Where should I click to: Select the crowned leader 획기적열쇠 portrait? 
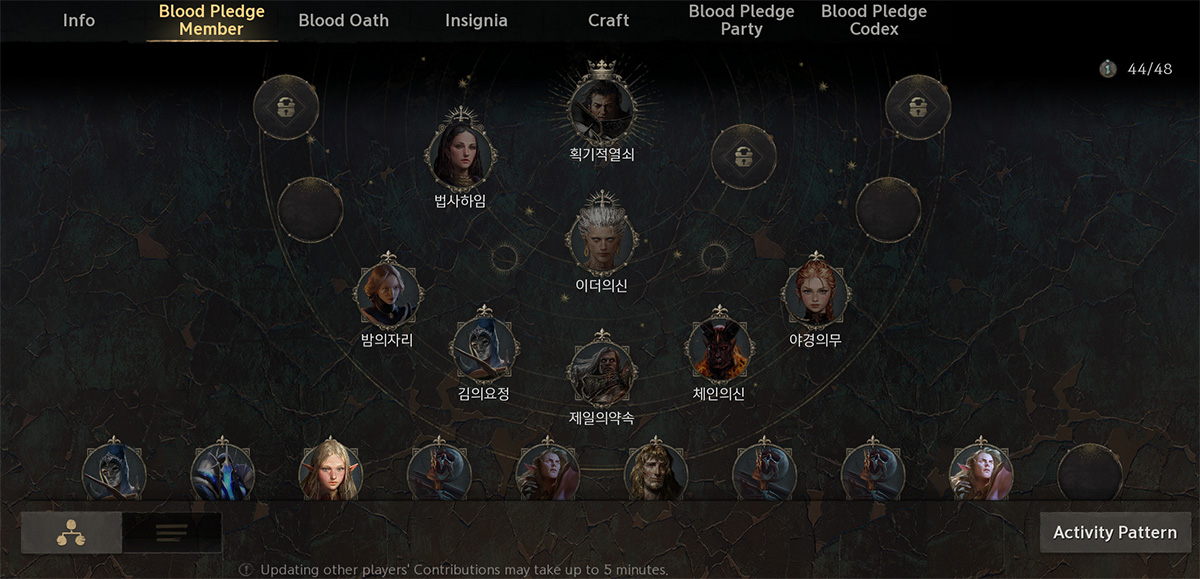(602, 107)
